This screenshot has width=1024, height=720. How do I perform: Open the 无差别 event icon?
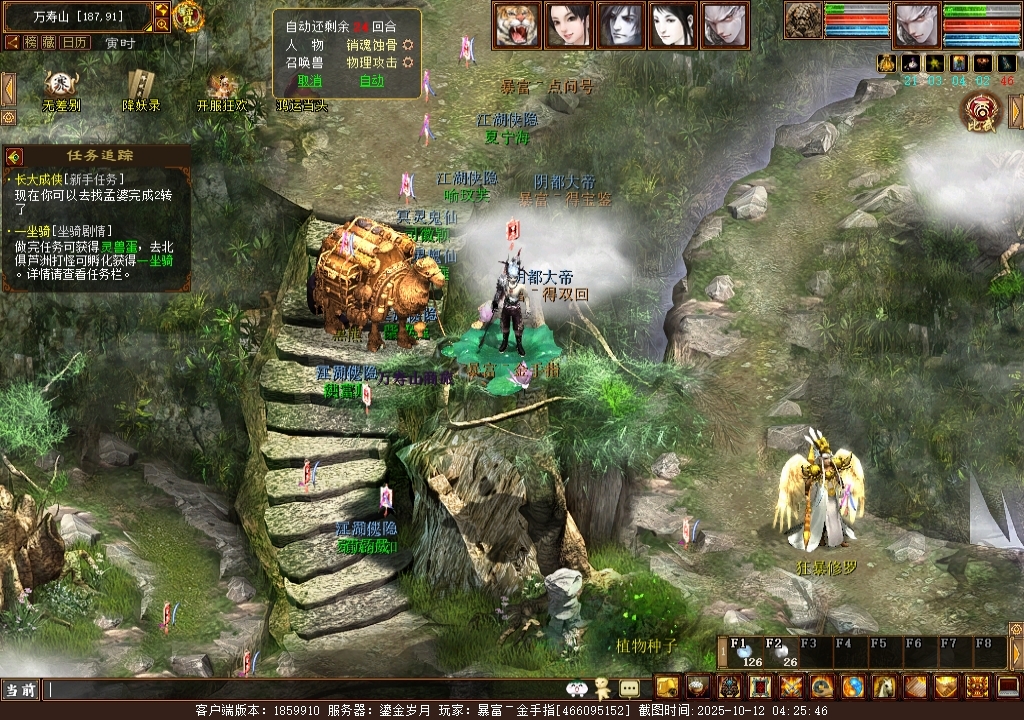pos(61,86)
